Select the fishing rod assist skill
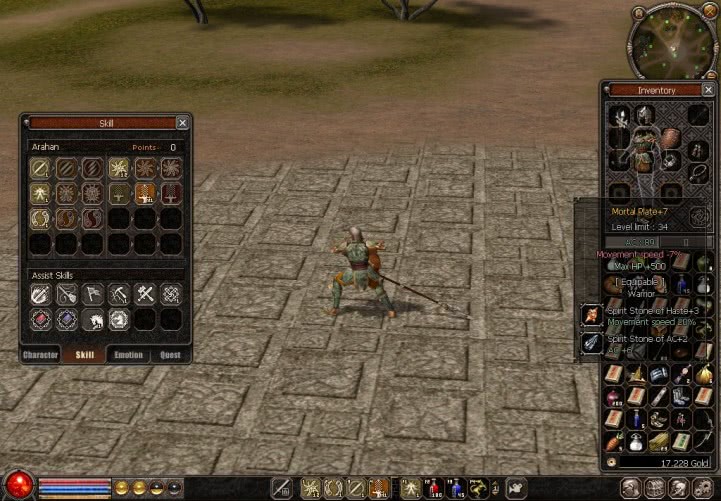Screen dimensions: 721x501 click(x=66, y=294)
